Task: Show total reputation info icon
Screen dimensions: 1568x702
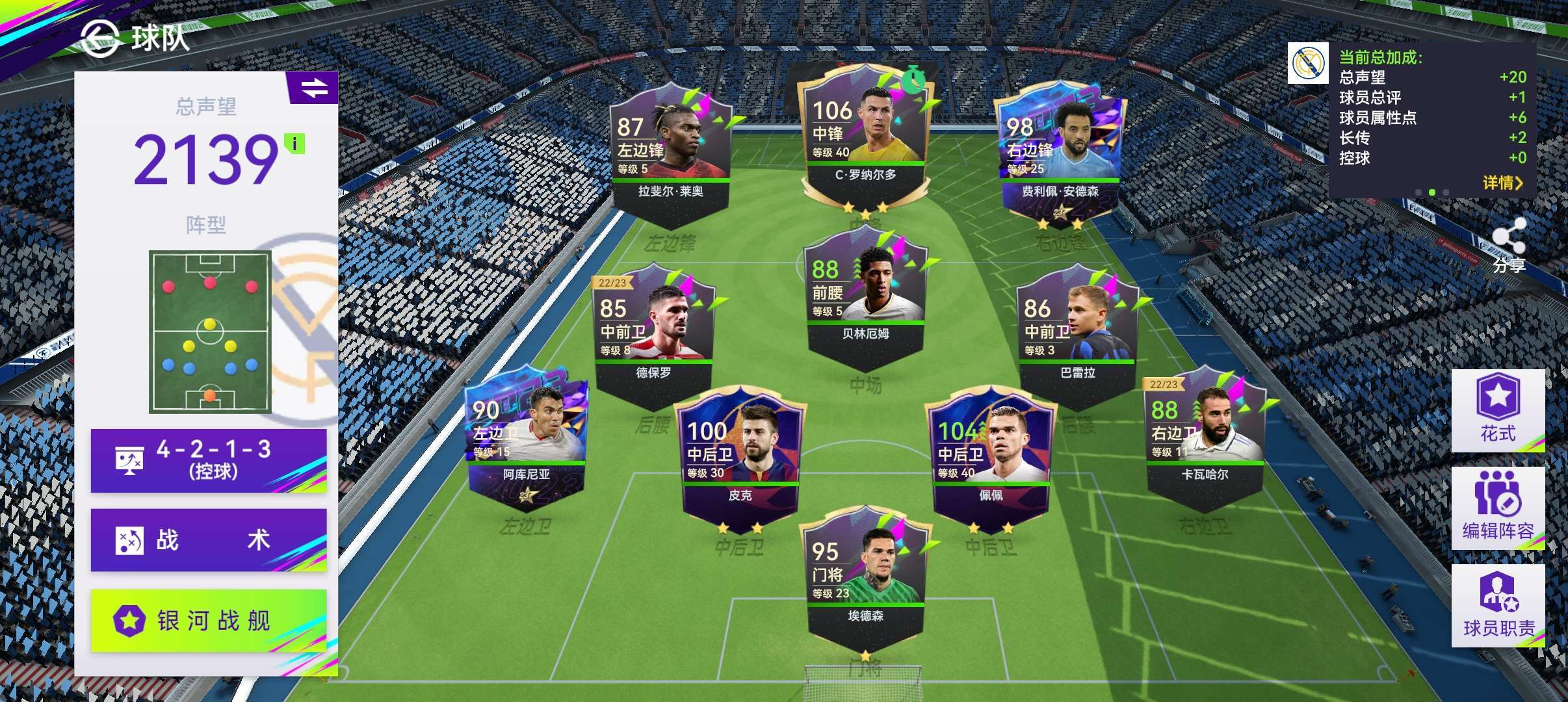Action: tap(295, 144)
